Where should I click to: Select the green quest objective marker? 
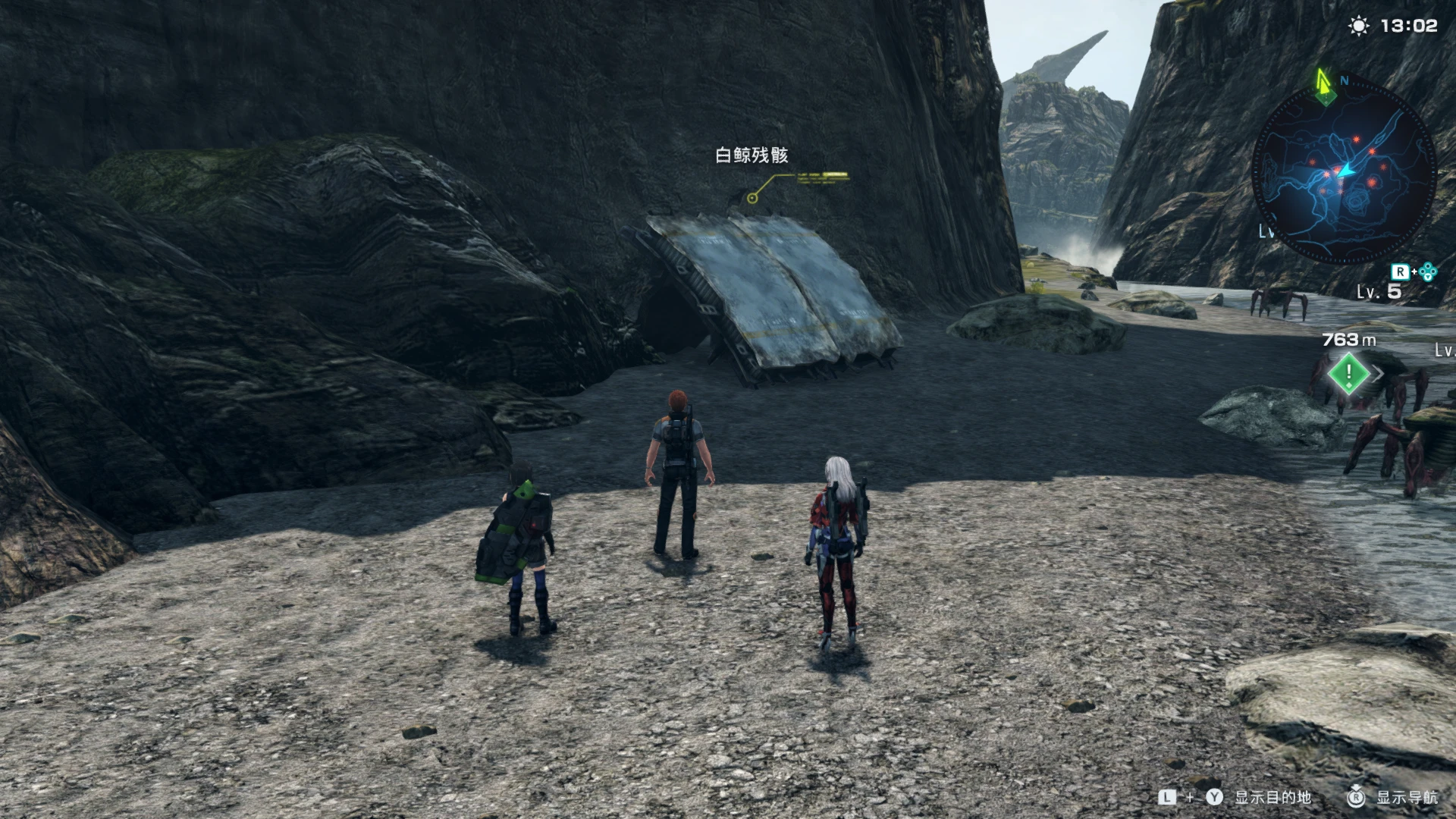[x=1349, y=373]
